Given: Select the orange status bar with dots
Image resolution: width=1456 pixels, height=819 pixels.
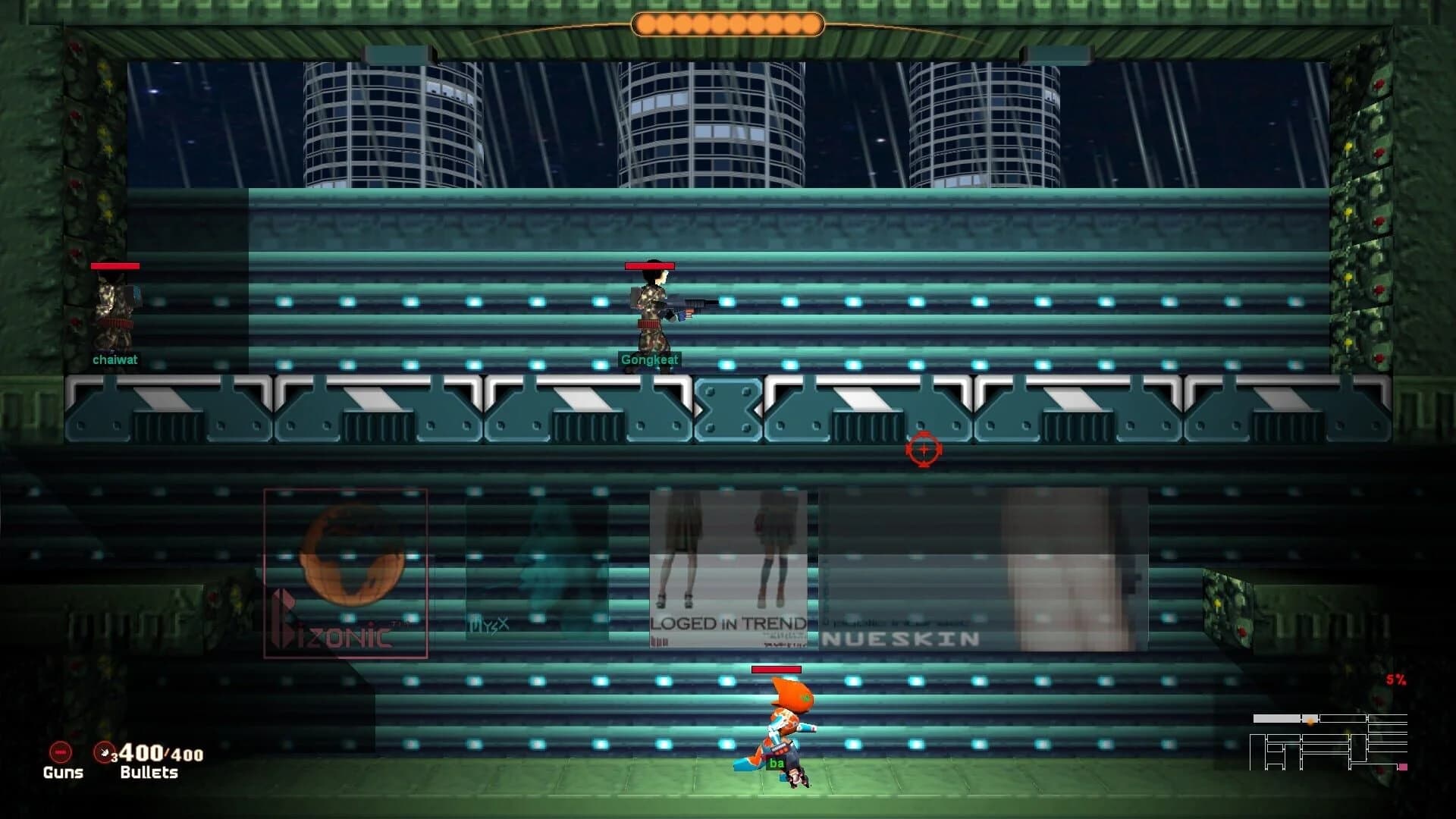Looking at the screenshot, I should [728, 24].
